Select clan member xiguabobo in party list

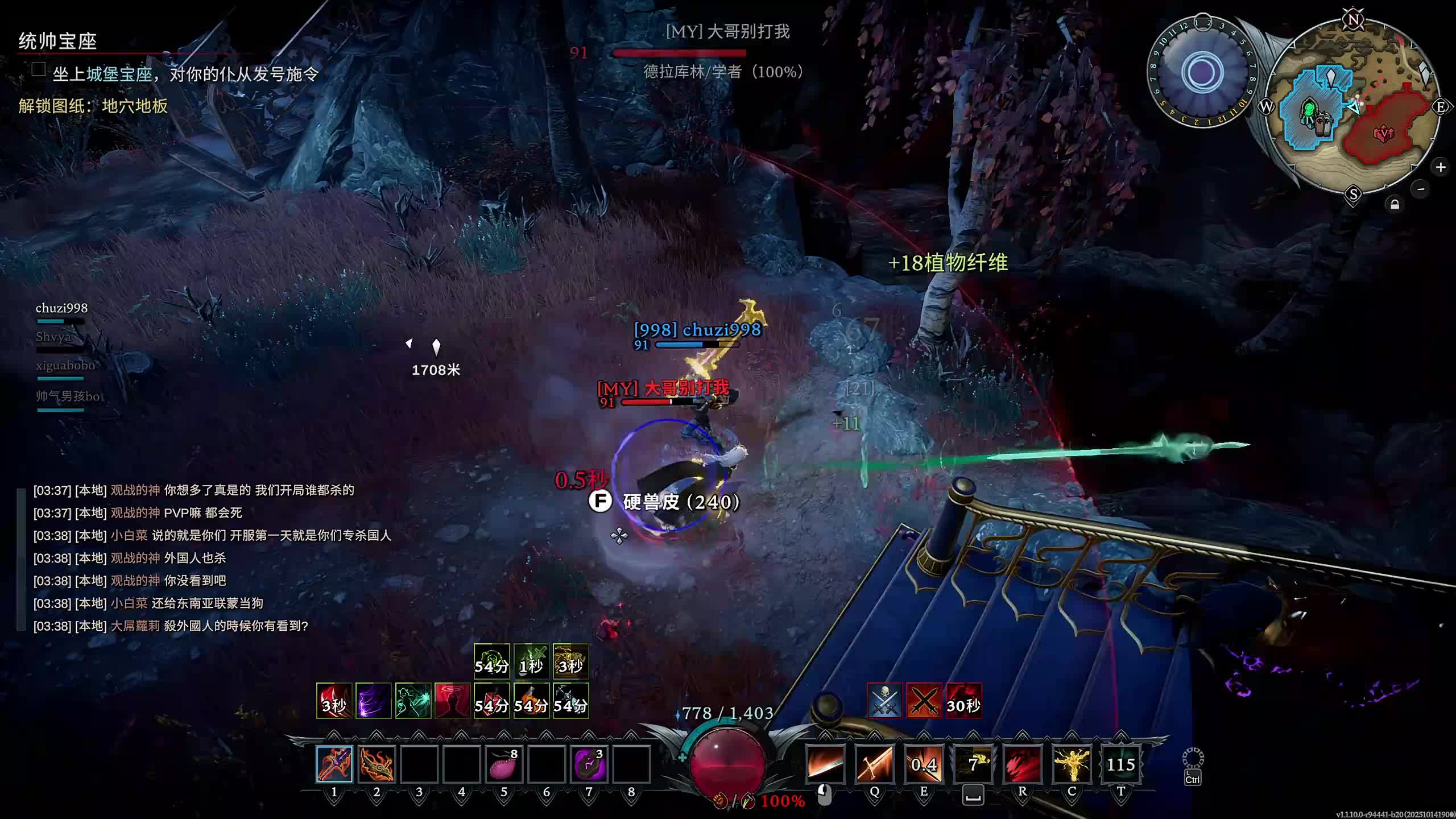(x=65, y=366)
